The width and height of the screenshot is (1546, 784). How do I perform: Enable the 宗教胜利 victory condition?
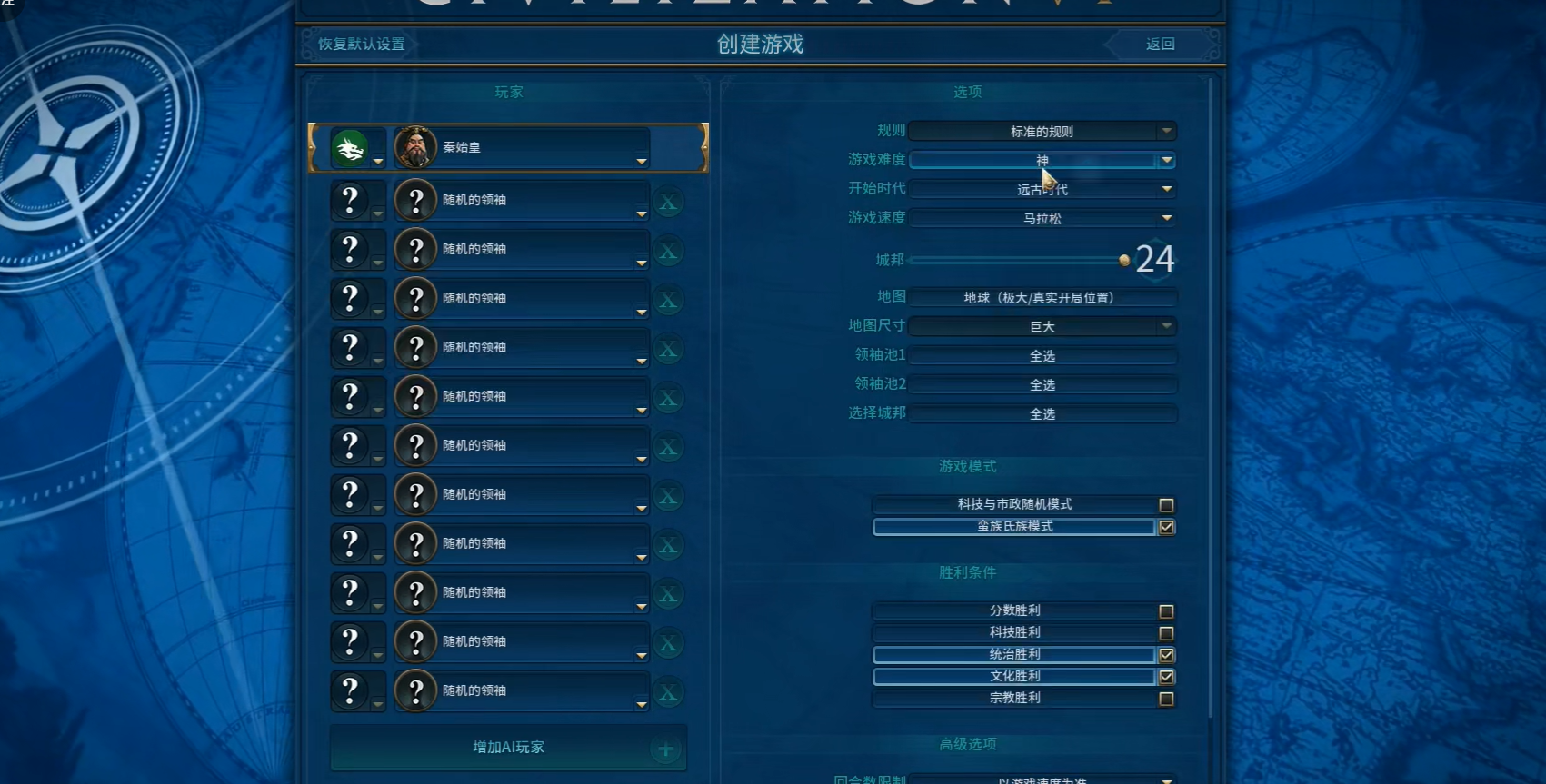[x=1167, y=699]
